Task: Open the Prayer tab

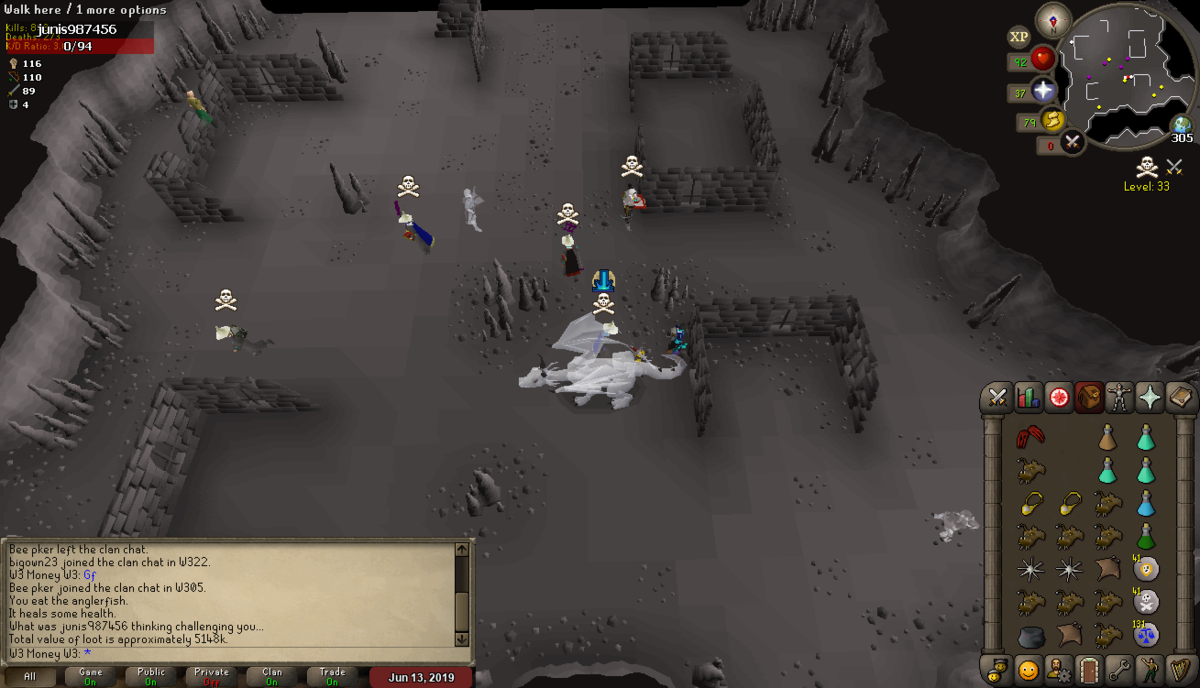Action: (1151, 398)
